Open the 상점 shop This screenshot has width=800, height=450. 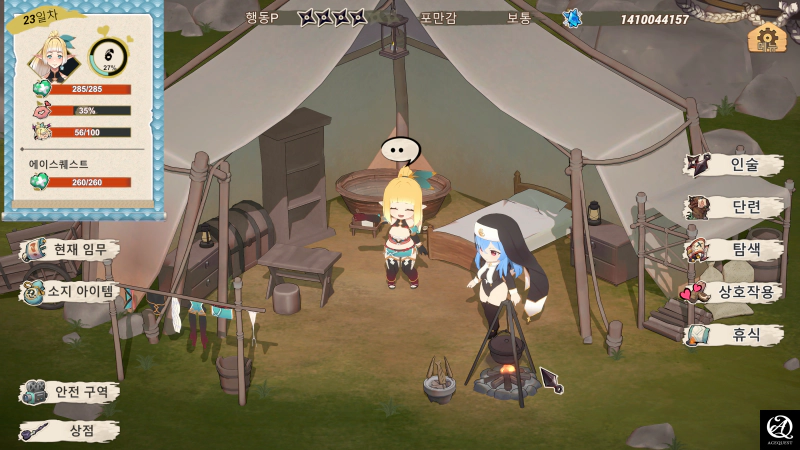click(72, 431)
